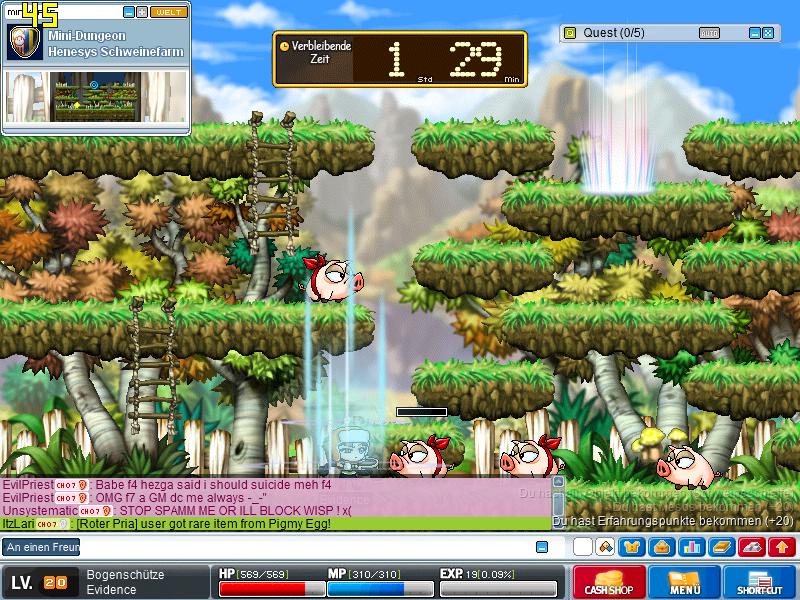Minimize the Quest tracker bar

coord(754,33)
